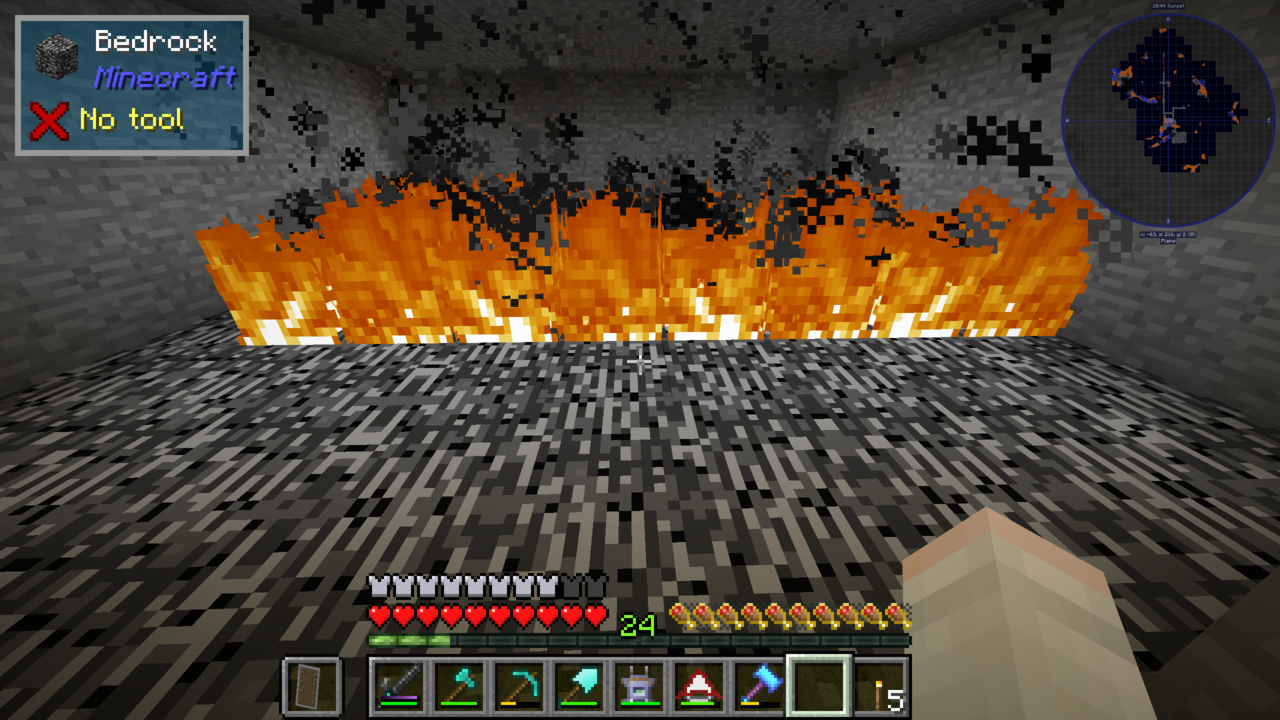1280x720 pixels.
Task: Click the Plains biome label under the minimap
Action: pyautogui.click(x=1168, y=242)
